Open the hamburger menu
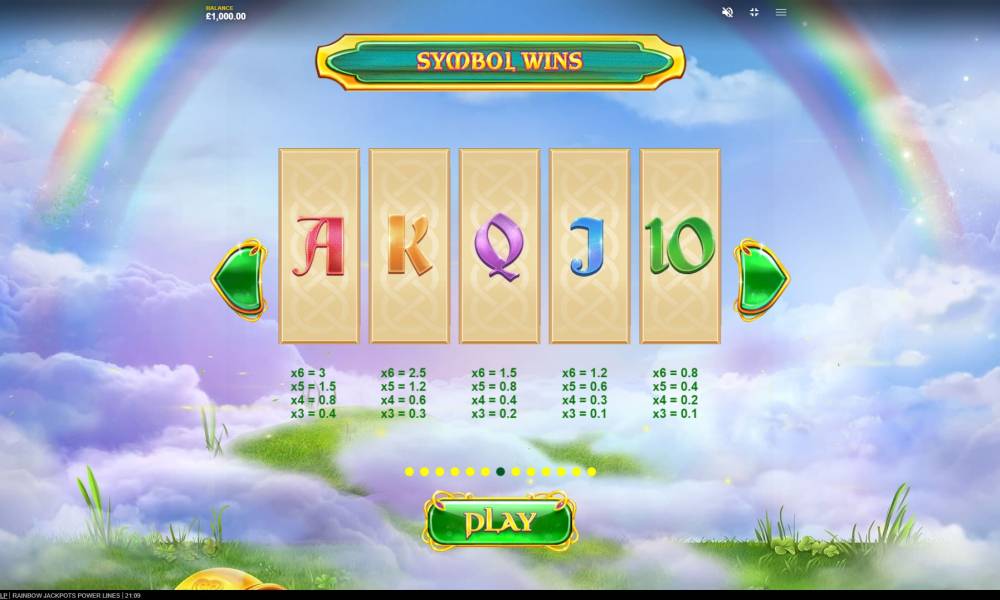 [x=781, y=12]
